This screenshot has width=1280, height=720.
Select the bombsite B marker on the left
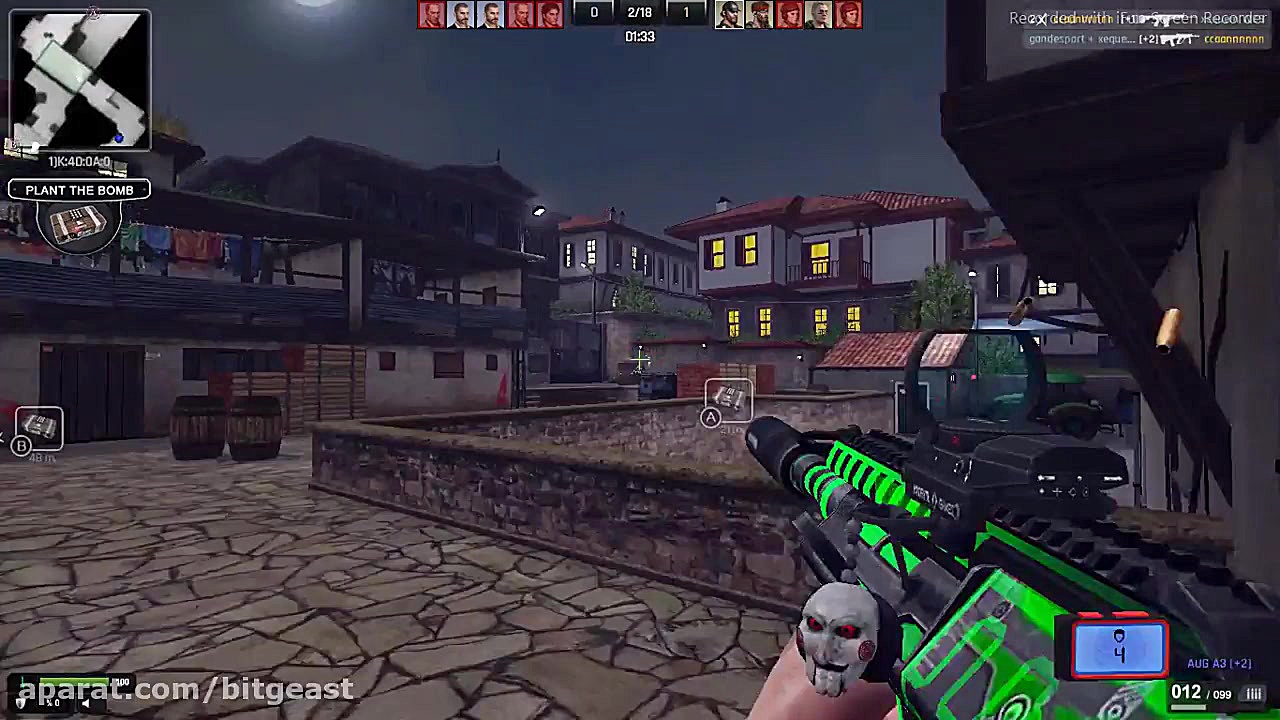click(x=38, y=428)
